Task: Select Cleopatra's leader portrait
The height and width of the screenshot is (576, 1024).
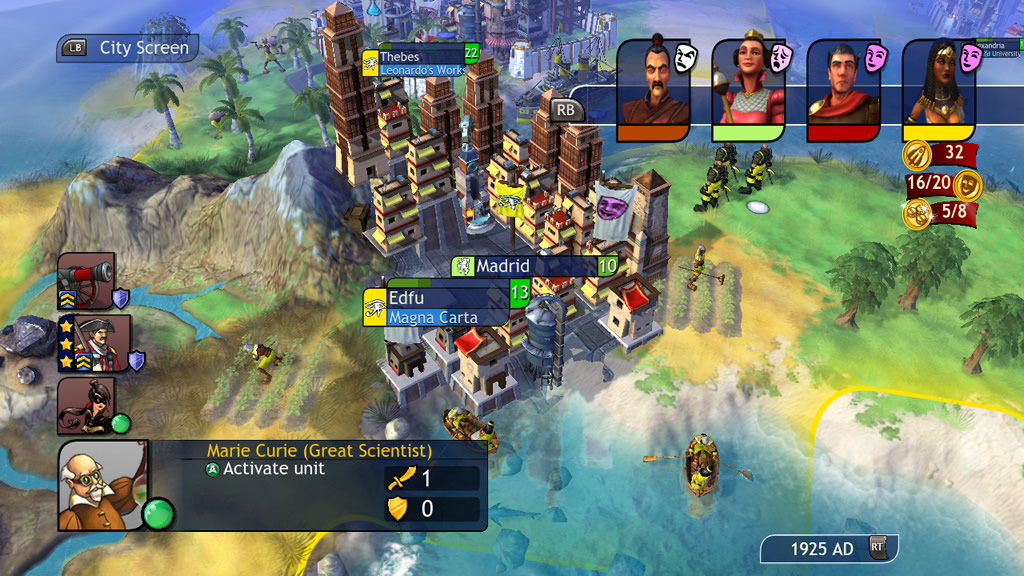Action: coord(938,87)
